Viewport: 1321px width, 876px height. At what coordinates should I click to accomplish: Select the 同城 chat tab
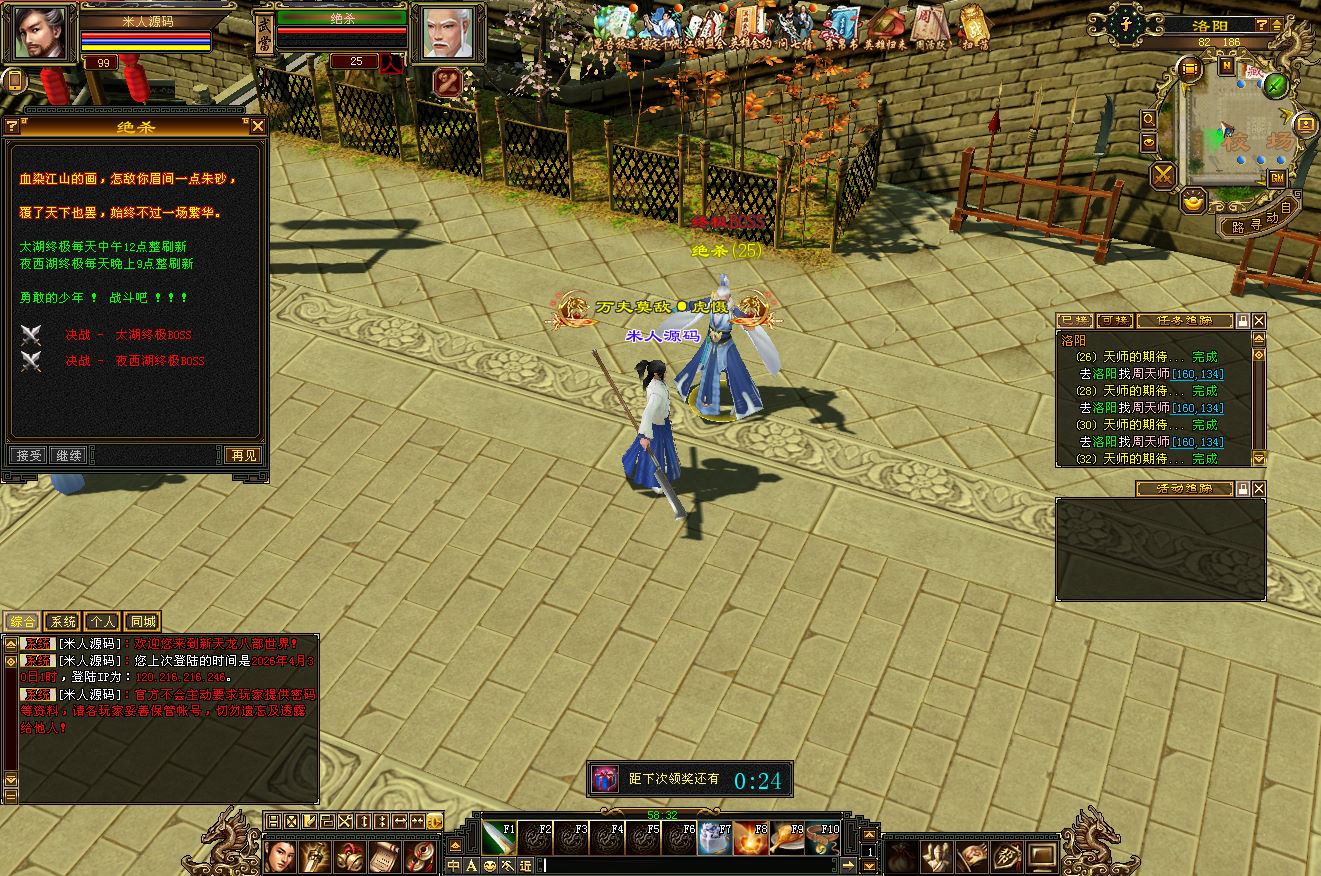pyautogui.click(x=143, y=622)
